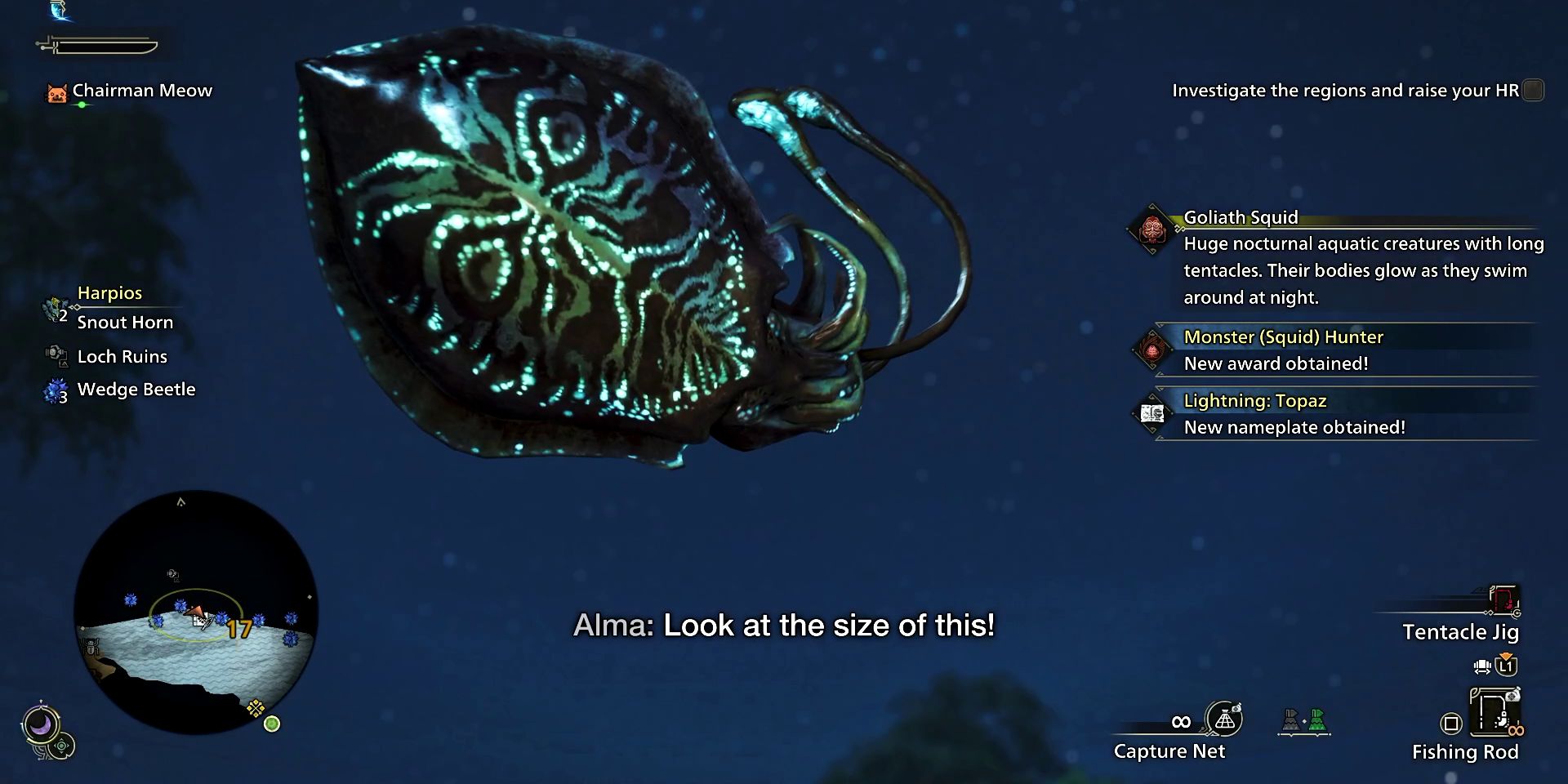This screenshot has height=784, width=1568.
Task: Adjust the day-night progress ring indicator
Action: pos(41,723)
